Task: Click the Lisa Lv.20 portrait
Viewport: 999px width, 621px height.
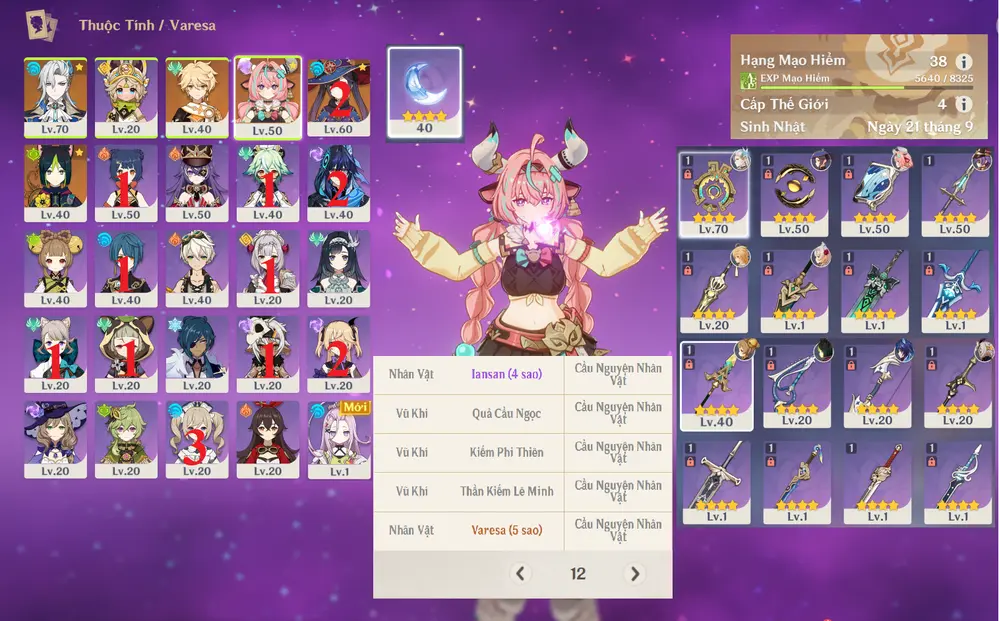Action: (53, 440)
